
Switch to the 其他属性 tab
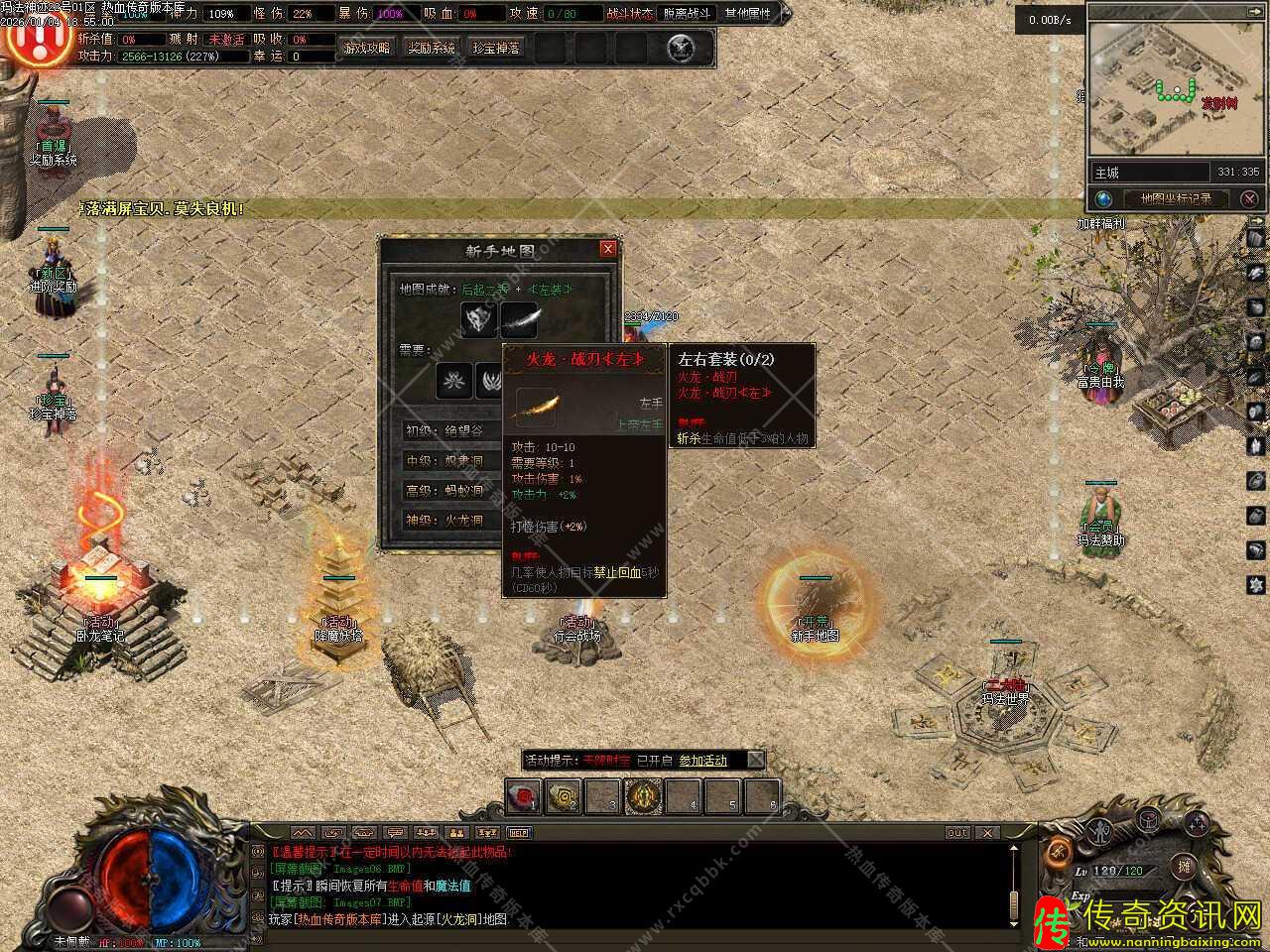coord(747,14)
